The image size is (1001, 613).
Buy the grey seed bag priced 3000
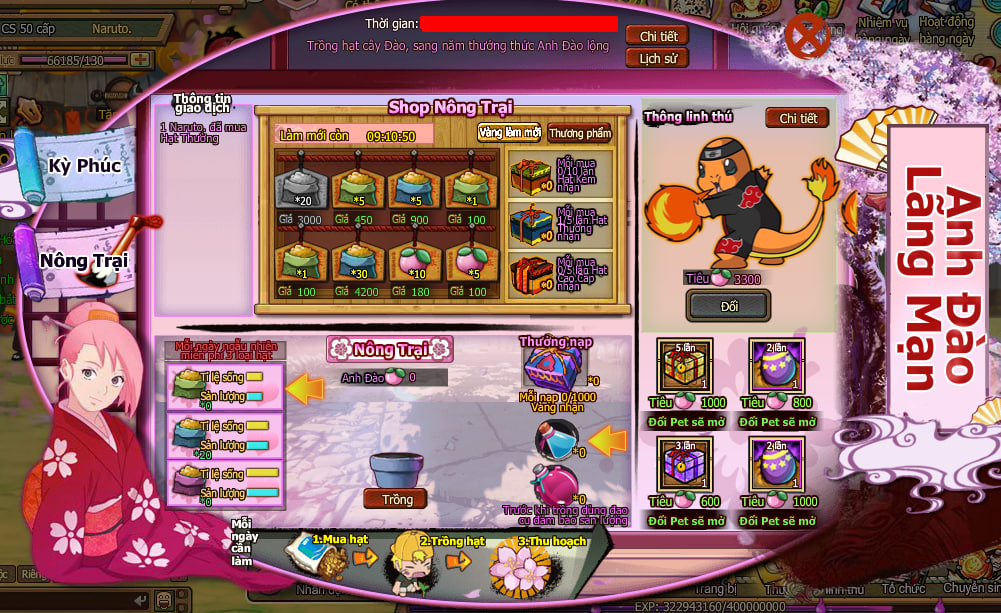(297, 188)
